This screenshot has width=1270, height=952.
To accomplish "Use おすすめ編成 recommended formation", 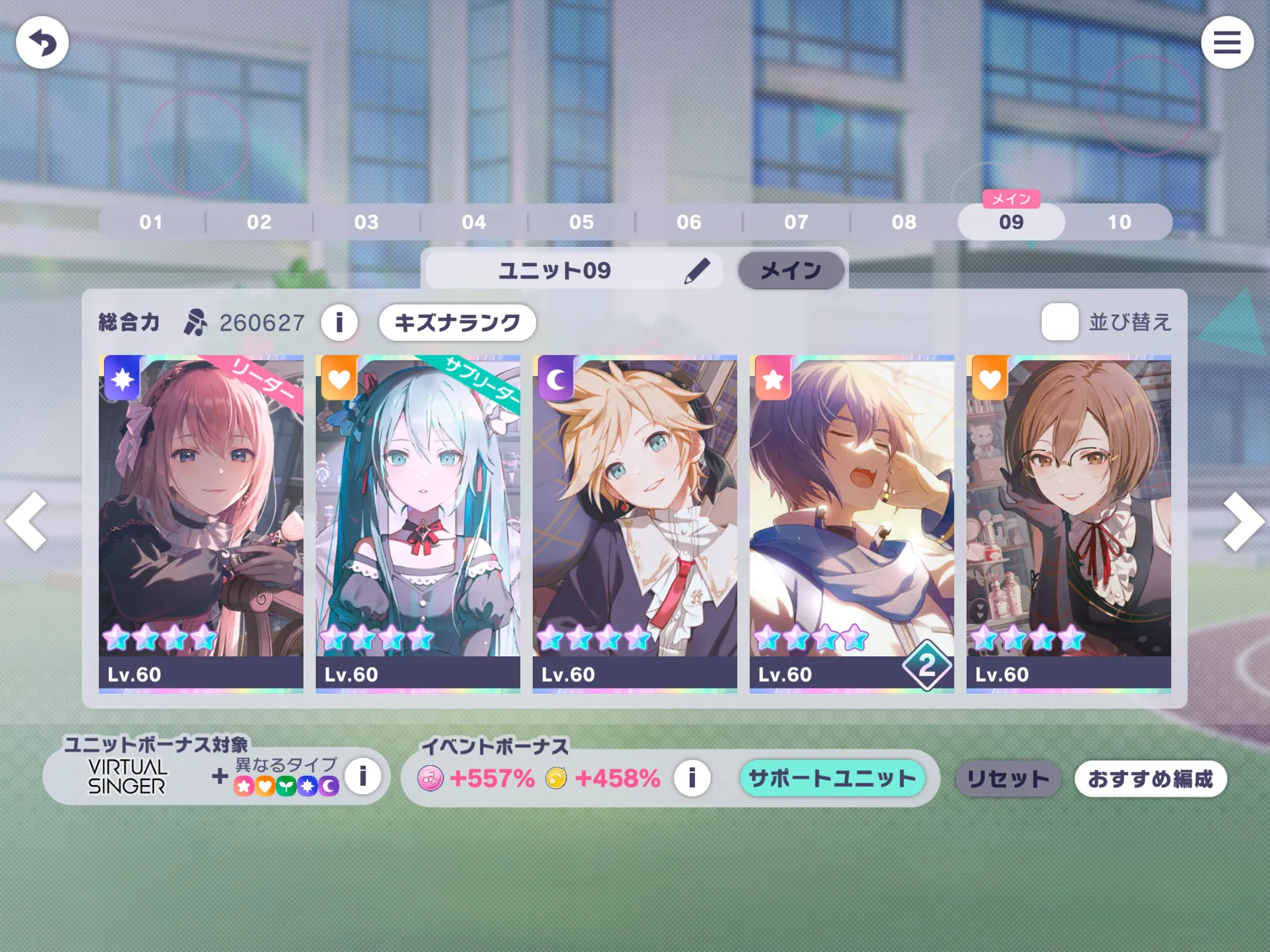I will click(1150, 779).
